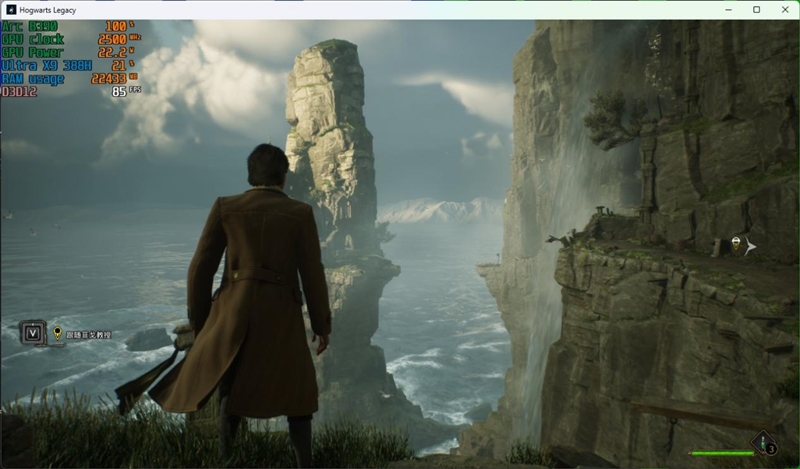Use the Wiggenweld potion icon
Image resolution: width=800 pixels, height=469 pixels.
click(x=765, y=441)
